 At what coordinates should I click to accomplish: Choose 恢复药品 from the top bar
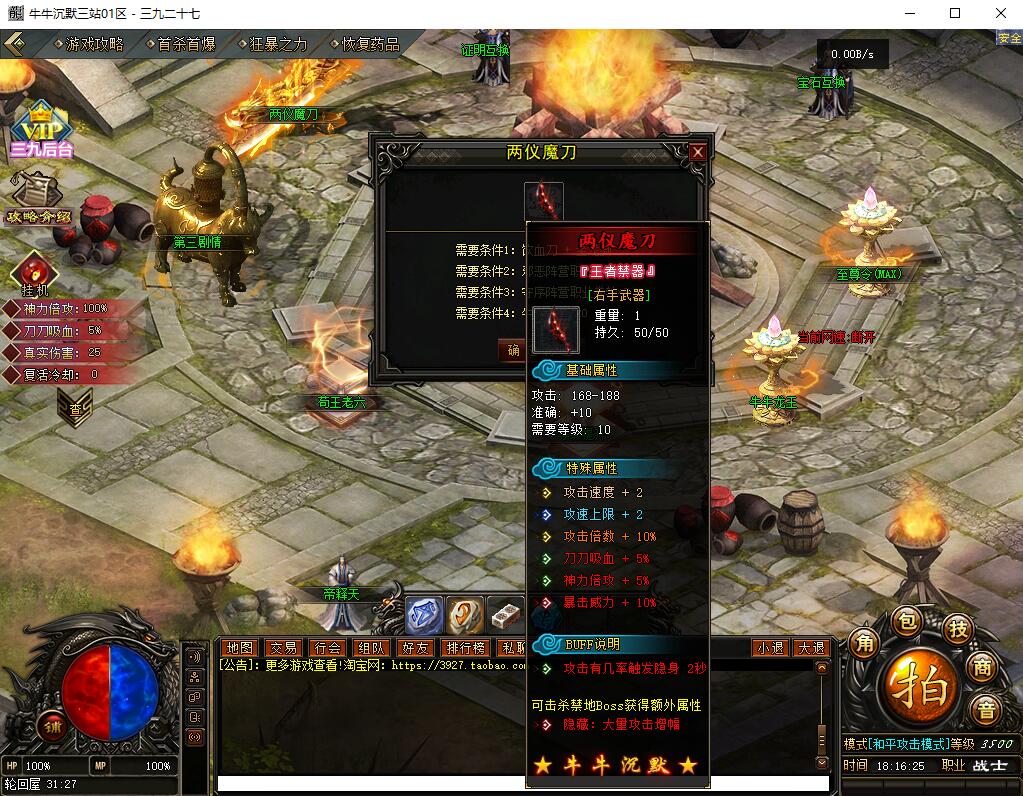[370, 44]
